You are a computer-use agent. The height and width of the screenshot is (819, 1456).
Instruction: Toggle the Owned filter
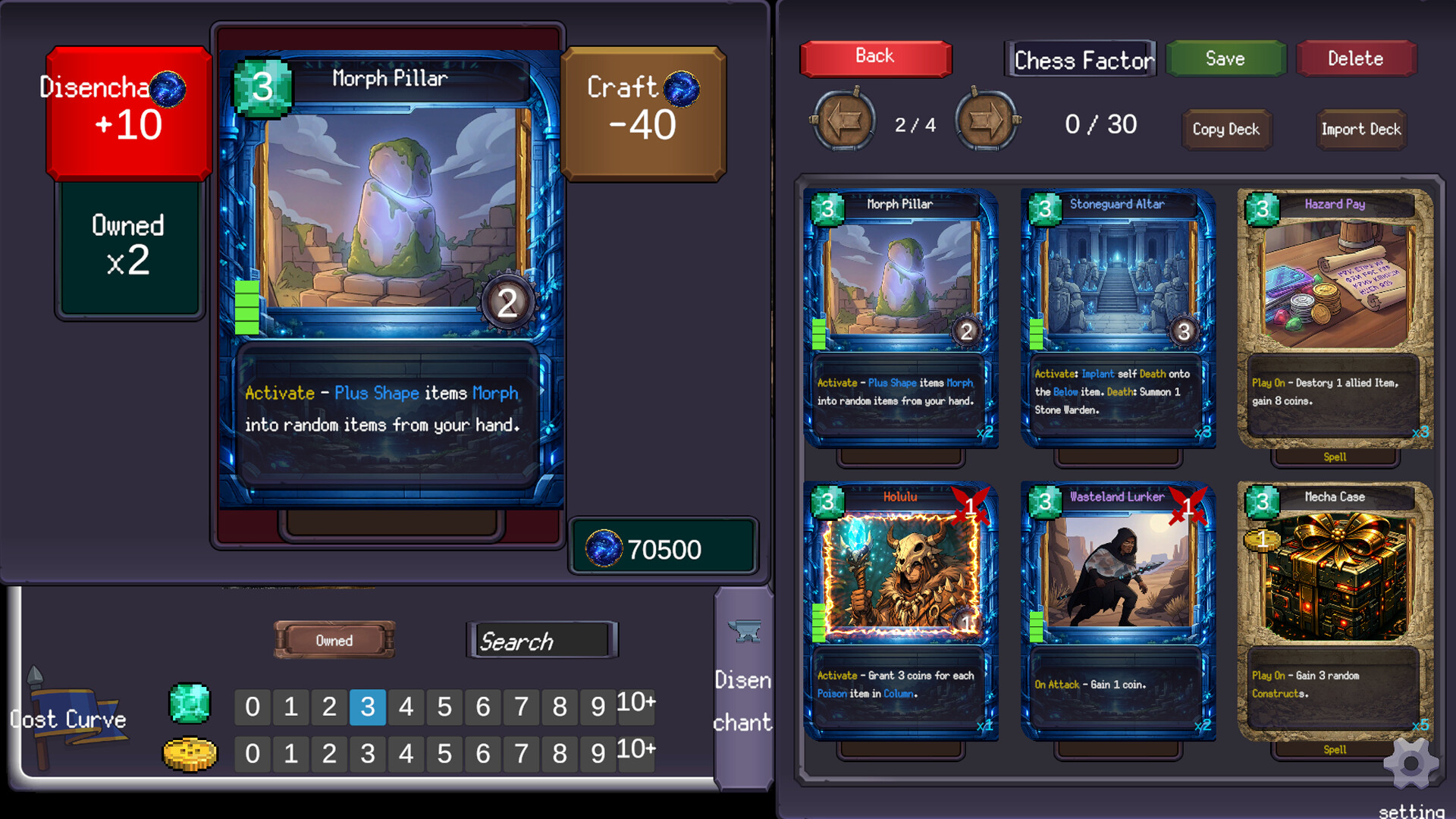(334, 640)
